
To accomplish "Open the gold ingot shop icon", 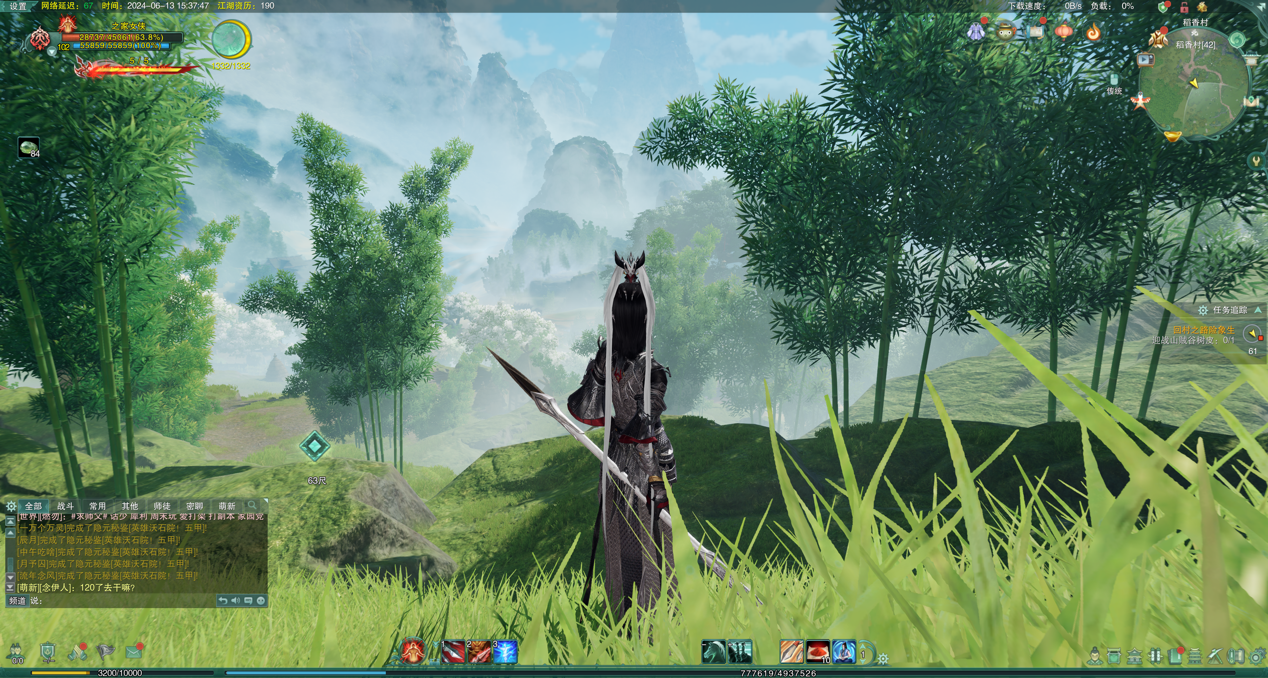I will 1173,136.
